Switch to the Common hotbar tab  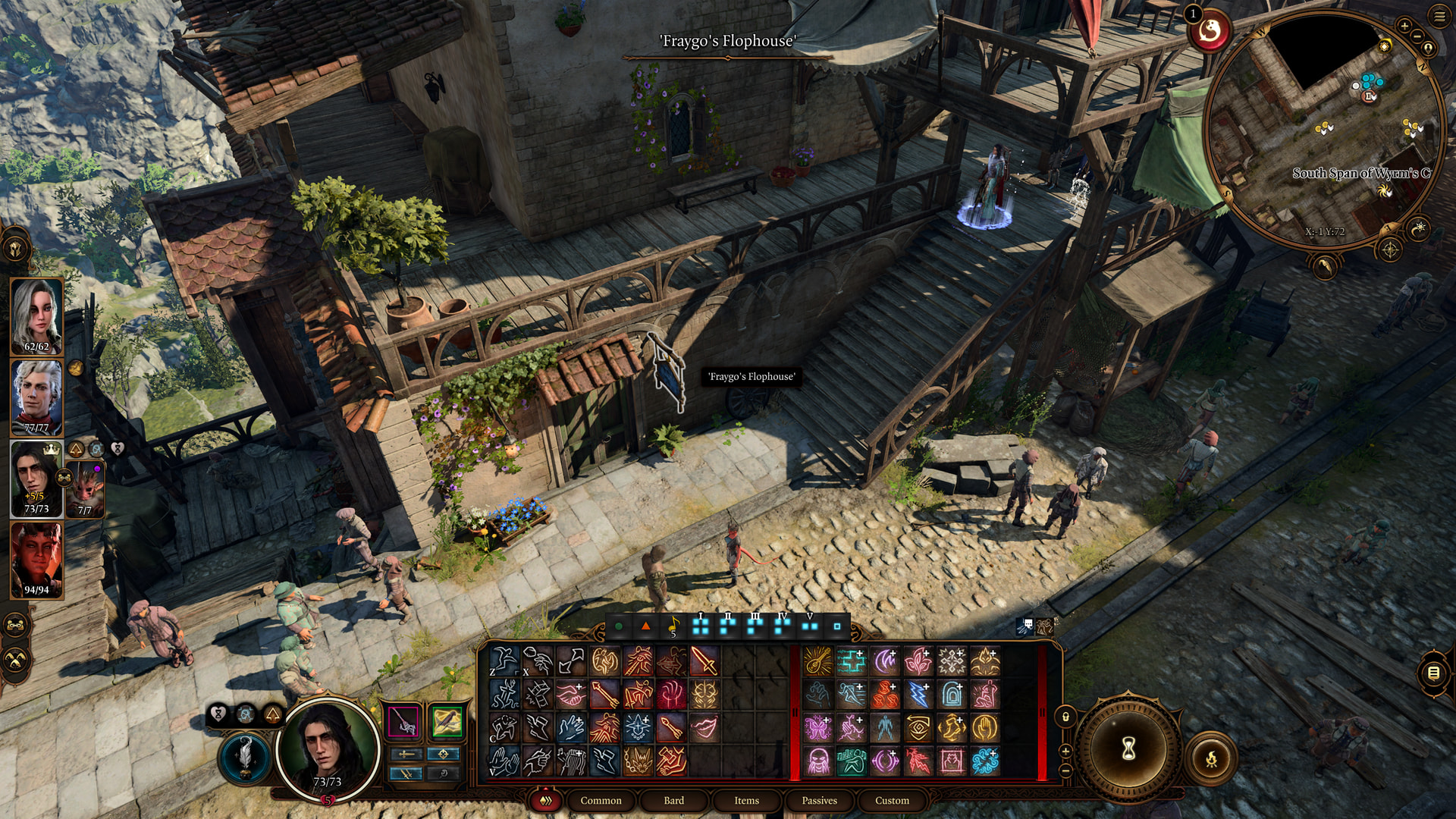(x=601, y=800)
